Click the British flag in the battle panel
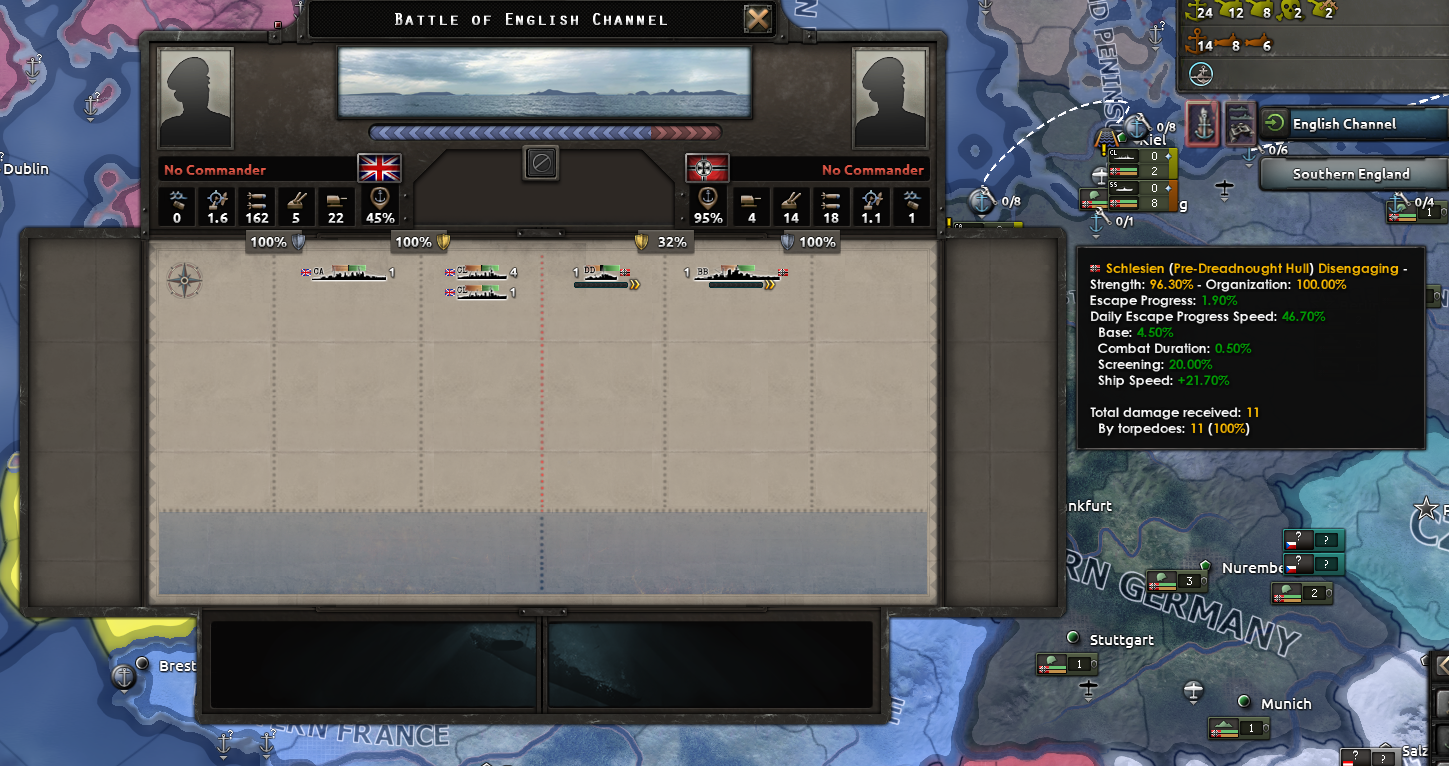1449x766 pixels. point(379,168)
